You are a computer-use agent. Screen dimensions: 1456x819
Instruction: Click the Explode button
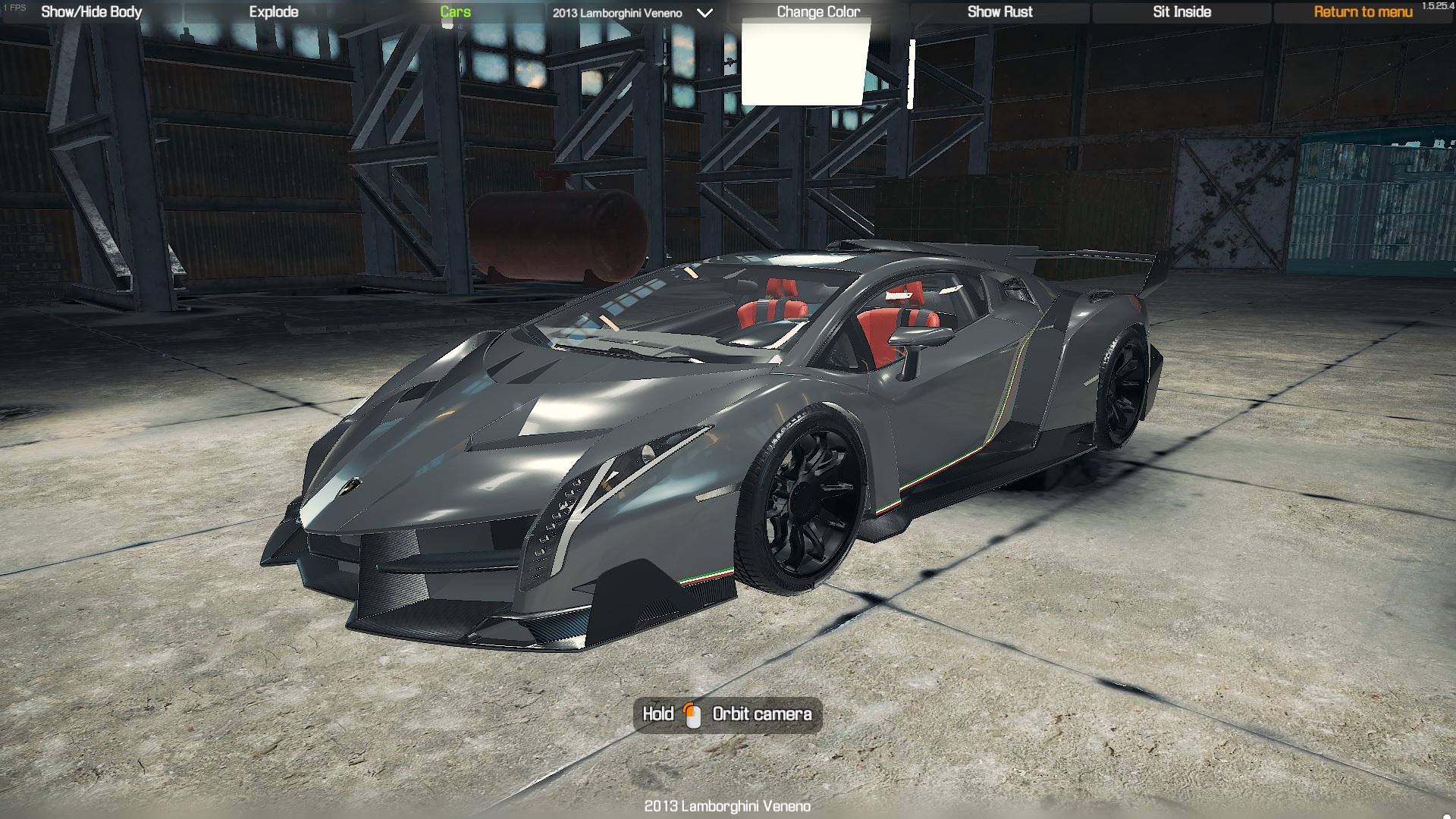[x=274, y=12]
